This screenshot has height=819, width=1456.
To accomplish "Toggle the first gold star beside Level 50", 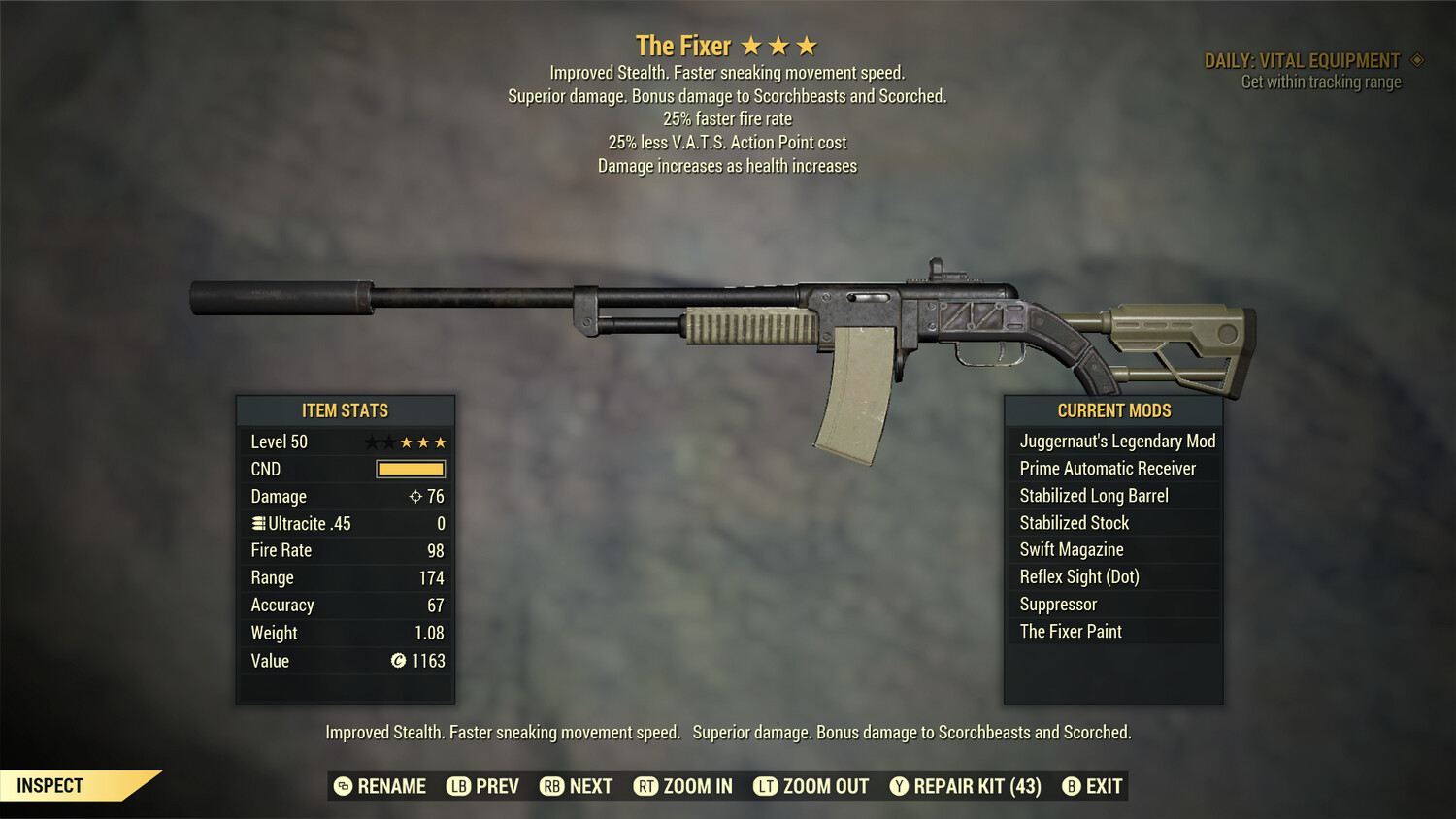I will tap(406, 442).
